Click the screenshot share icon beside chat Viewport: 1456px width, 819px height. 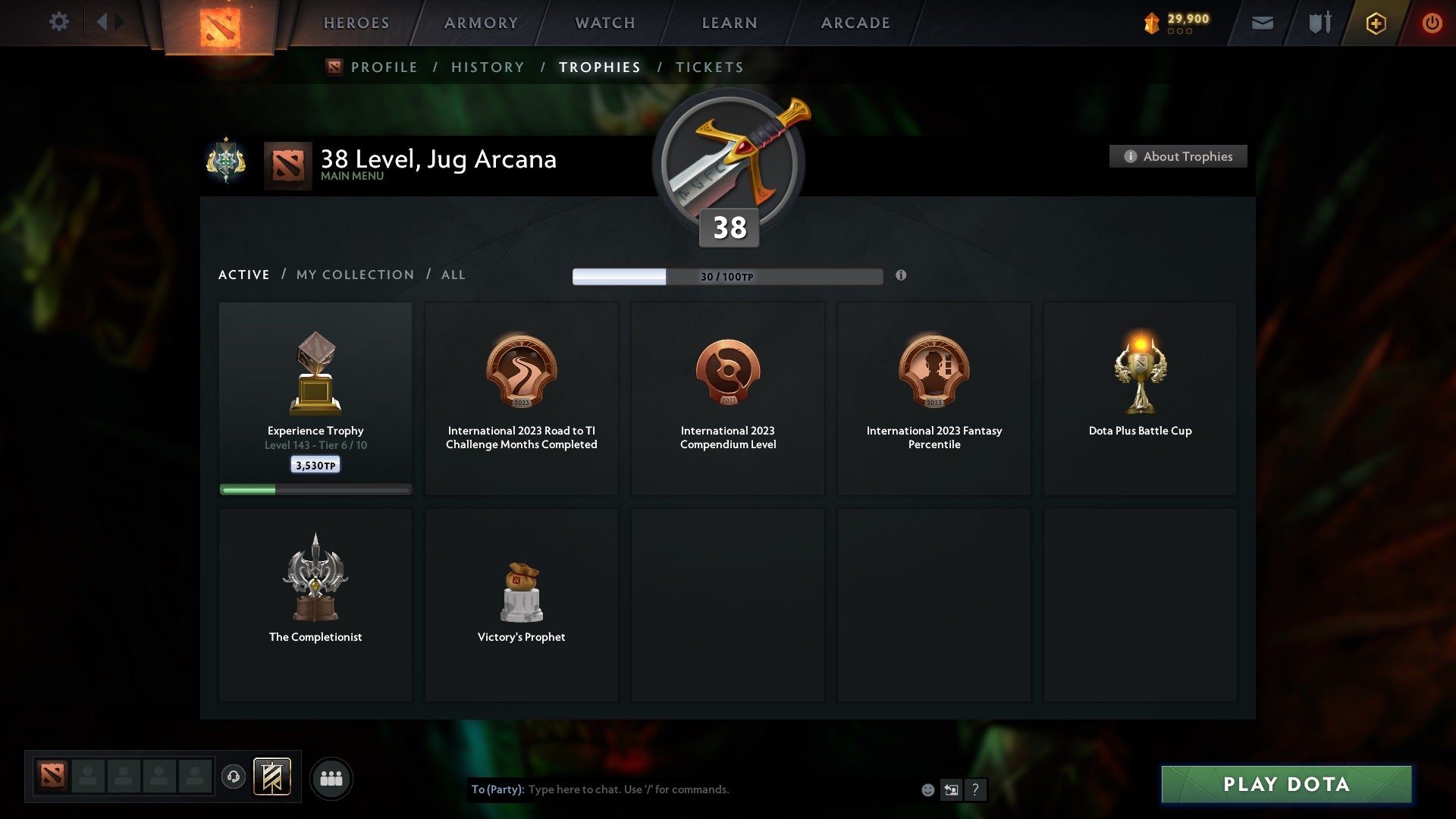[951, 789]
